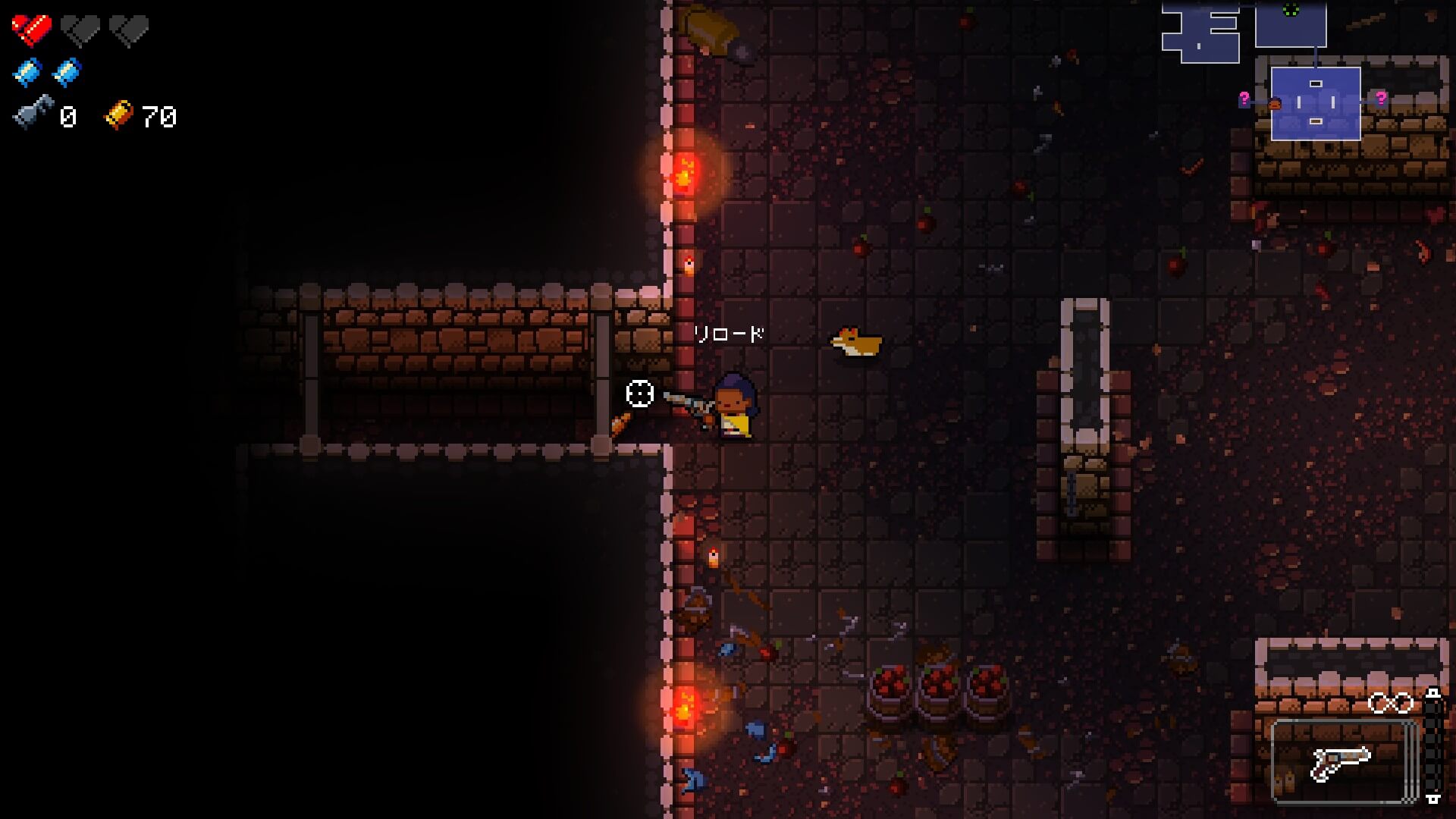
Task: Select the equipped revolver weapon box
Action: (x=1343, y=761)
